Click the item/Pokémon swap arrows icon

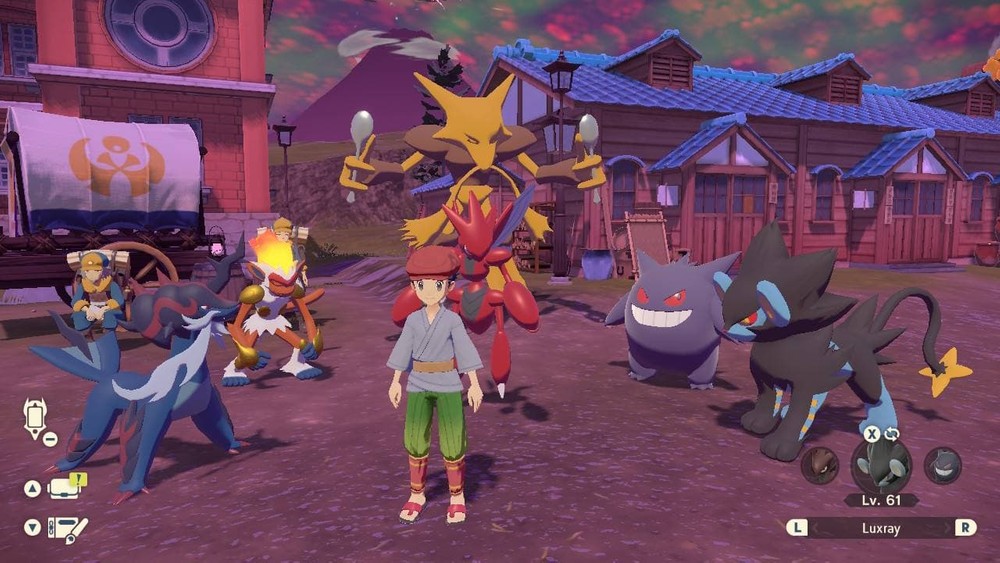[x=891, y=434]
